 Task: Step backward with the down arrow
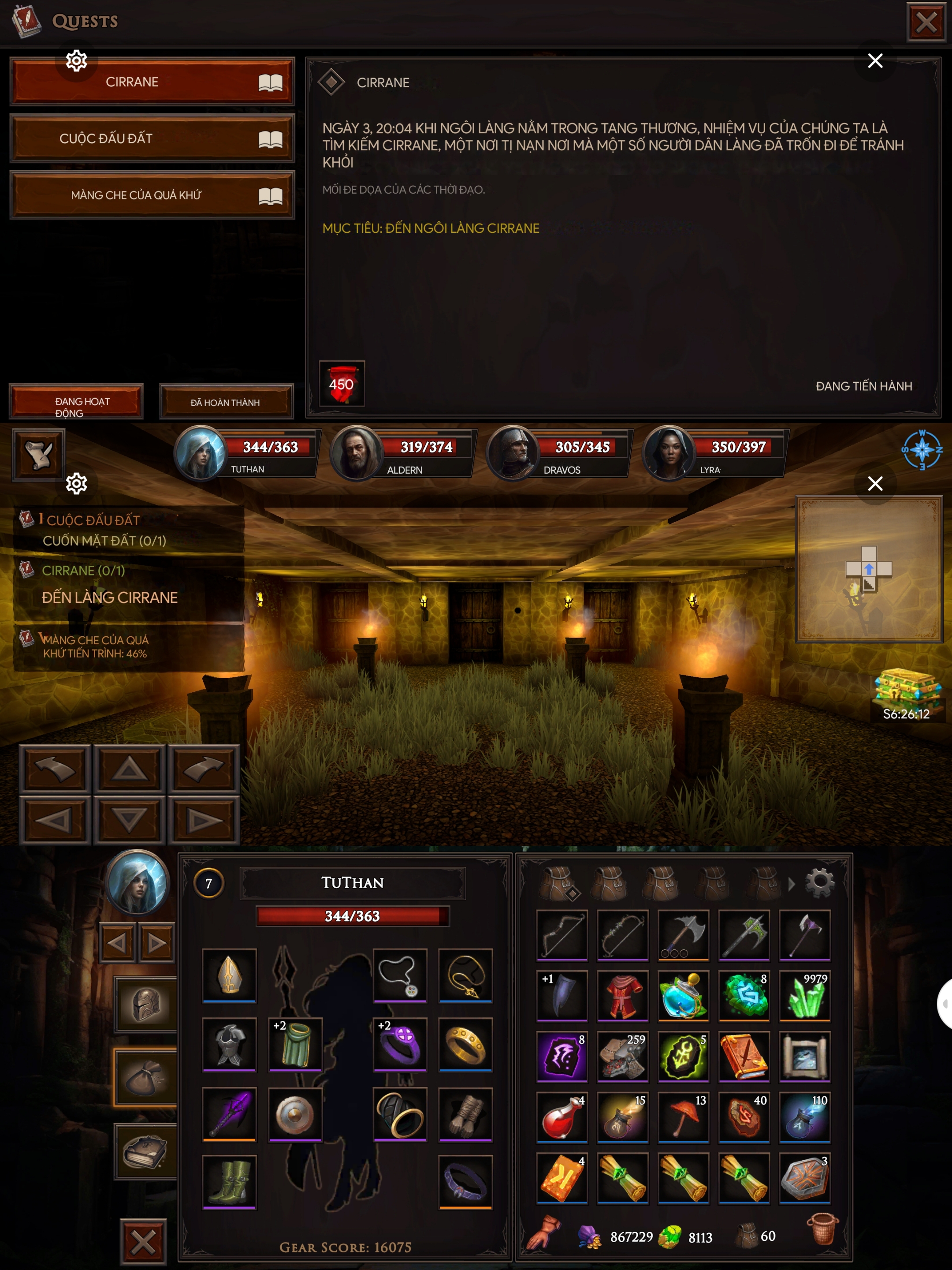[x=129, y=820]
